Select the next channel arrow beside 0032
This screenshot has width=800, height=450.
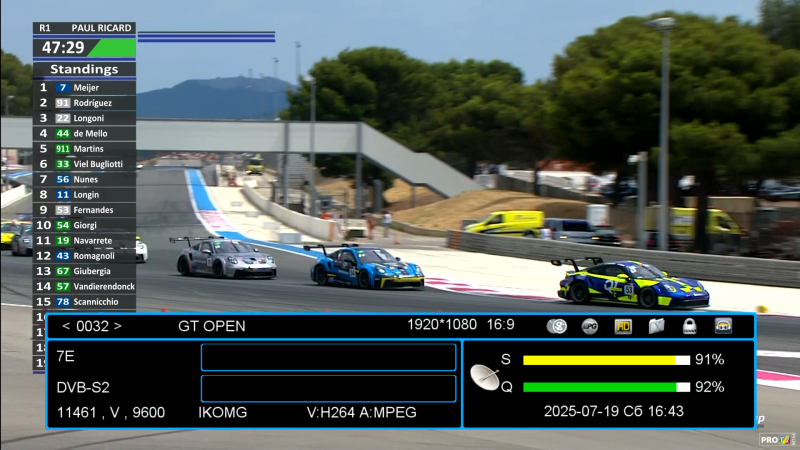[x=117, y=326]
